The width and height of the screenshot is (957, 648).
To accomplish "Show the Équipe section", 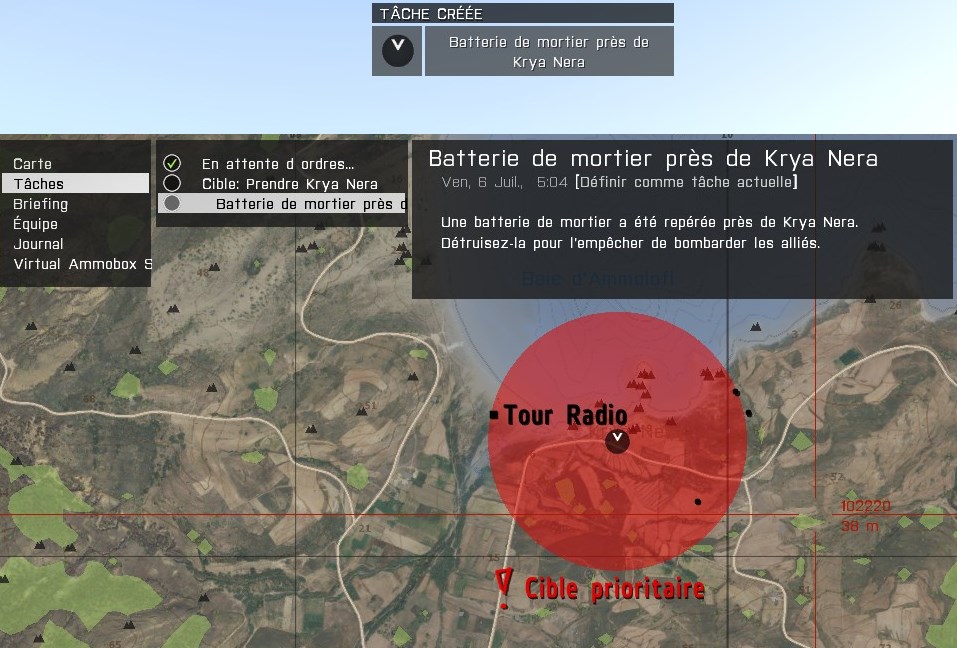I will point(36,224).
